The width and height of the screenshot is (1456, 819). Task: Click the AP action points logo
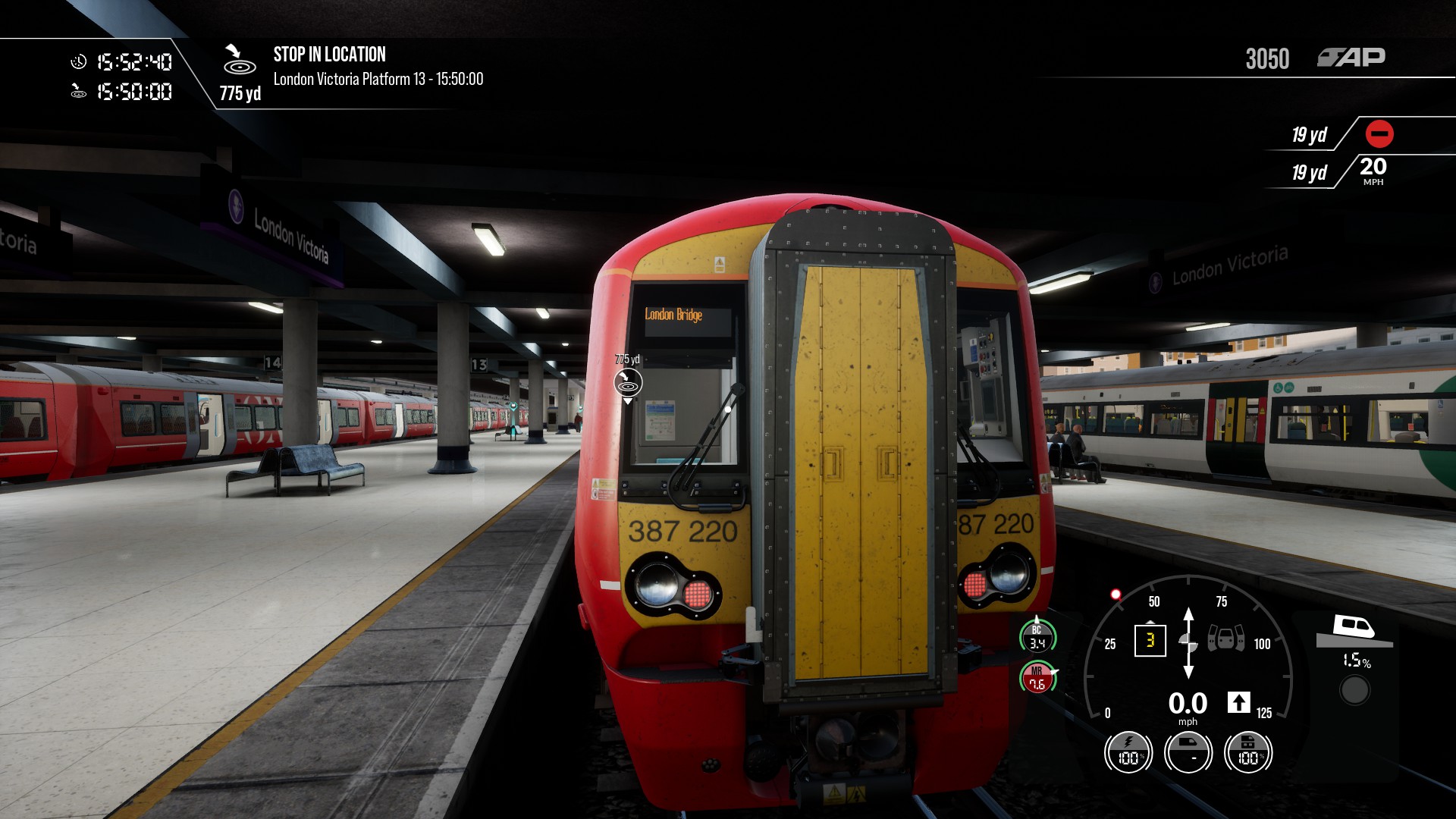[x=1351, y=58]
